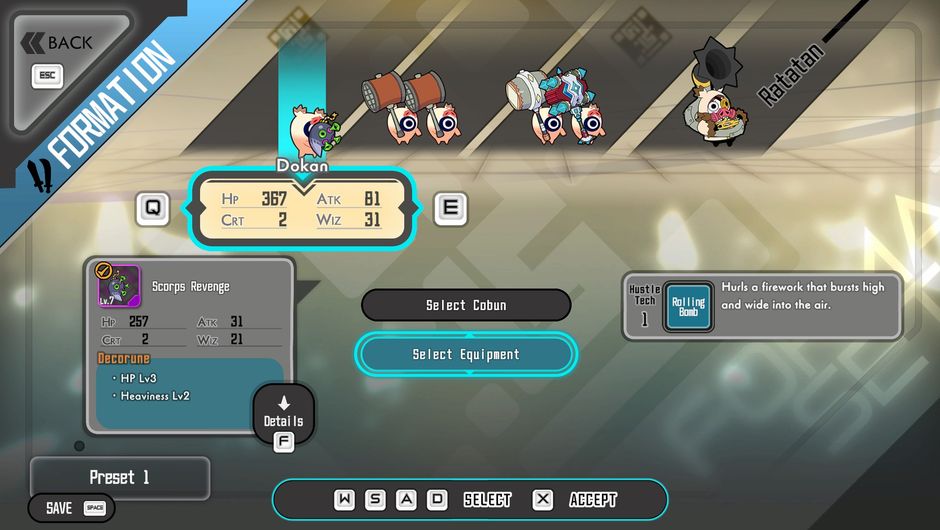Select the Dokan unit with scorpion weapon

pyautogui.click(x=312, y=126)
